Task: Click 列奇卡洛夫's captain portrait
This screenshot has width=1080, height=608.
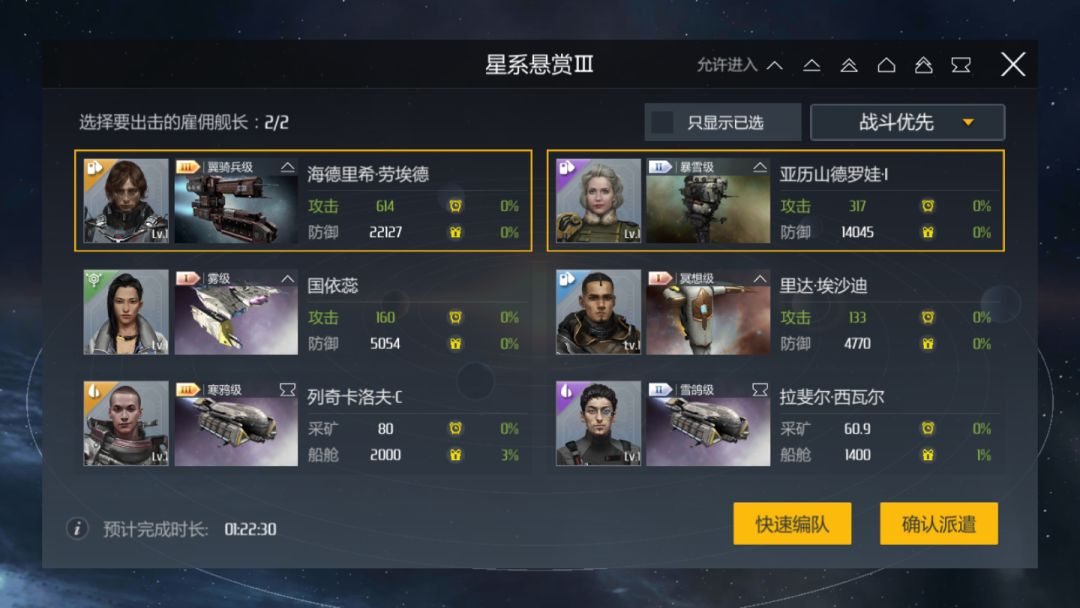Action: point(126,423)
